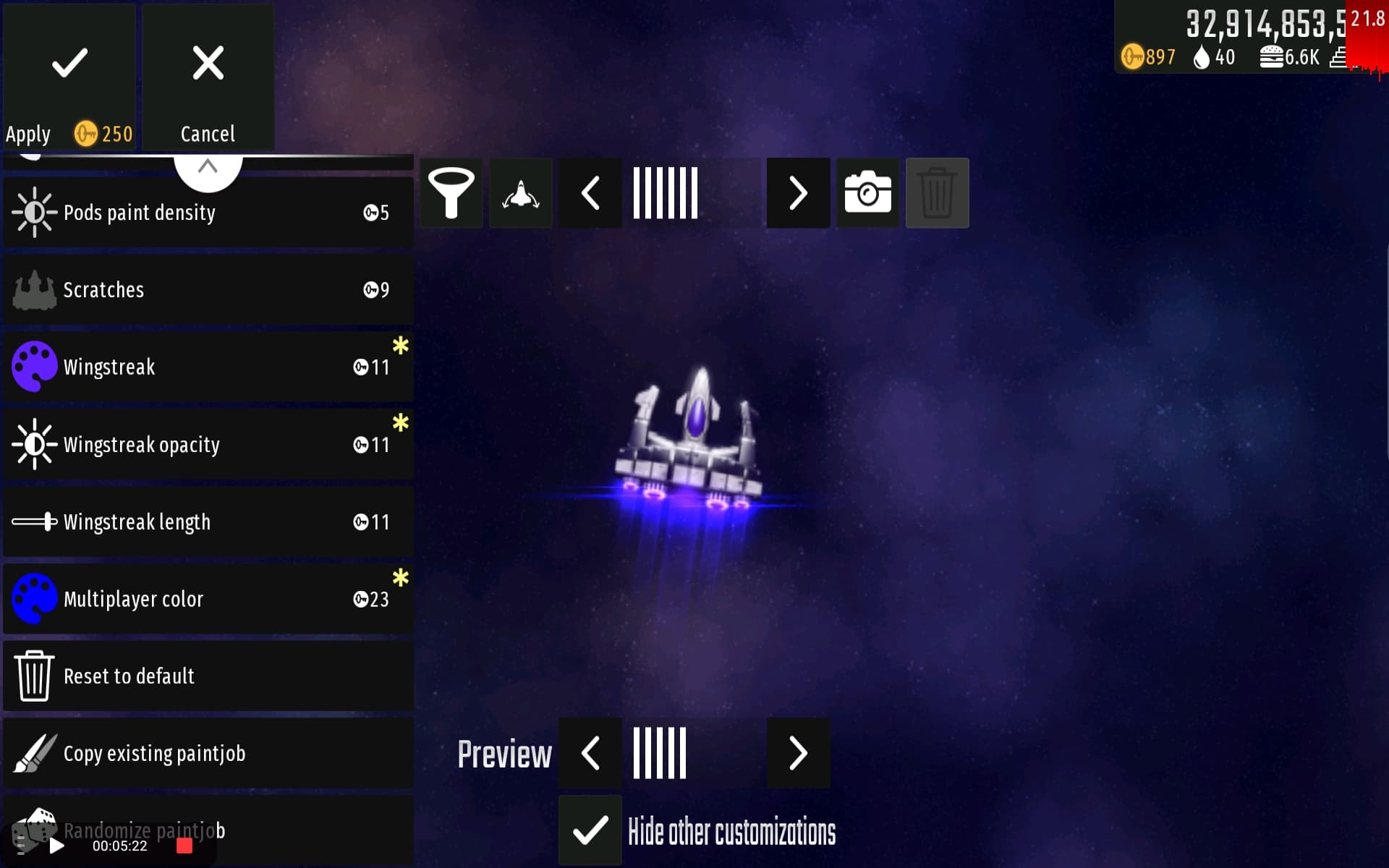Go to previous item in top toolbar stepper

590,193
